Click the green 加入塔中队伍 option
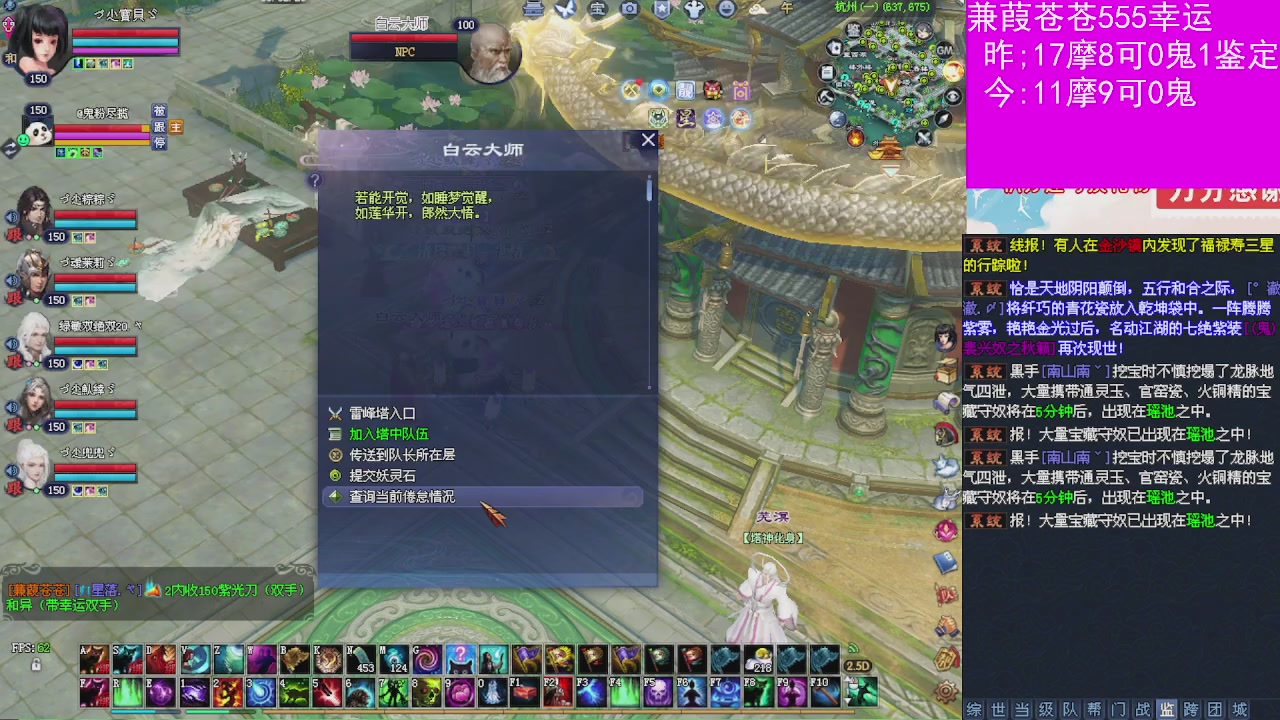Image resolution: width=1280 pixels, height=720 pixels. (x=390, y=433)
